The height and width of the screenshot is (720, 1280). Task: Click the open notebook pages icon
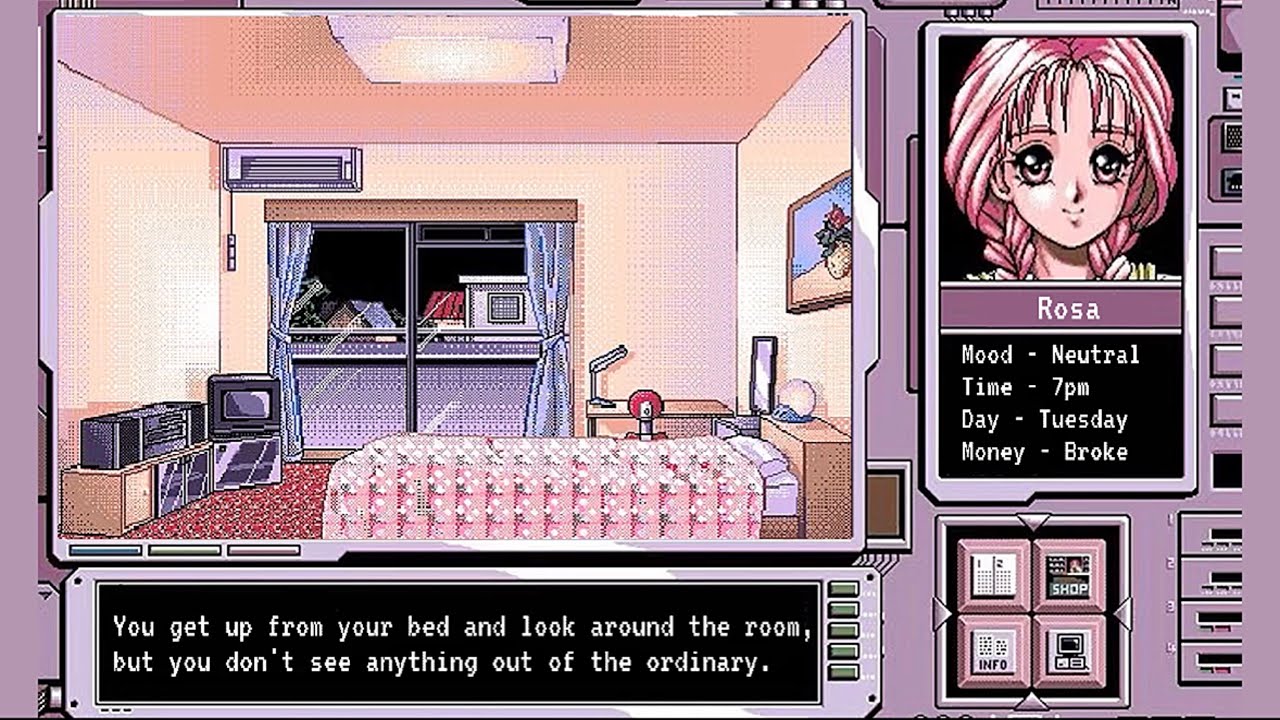coord(995,576)
